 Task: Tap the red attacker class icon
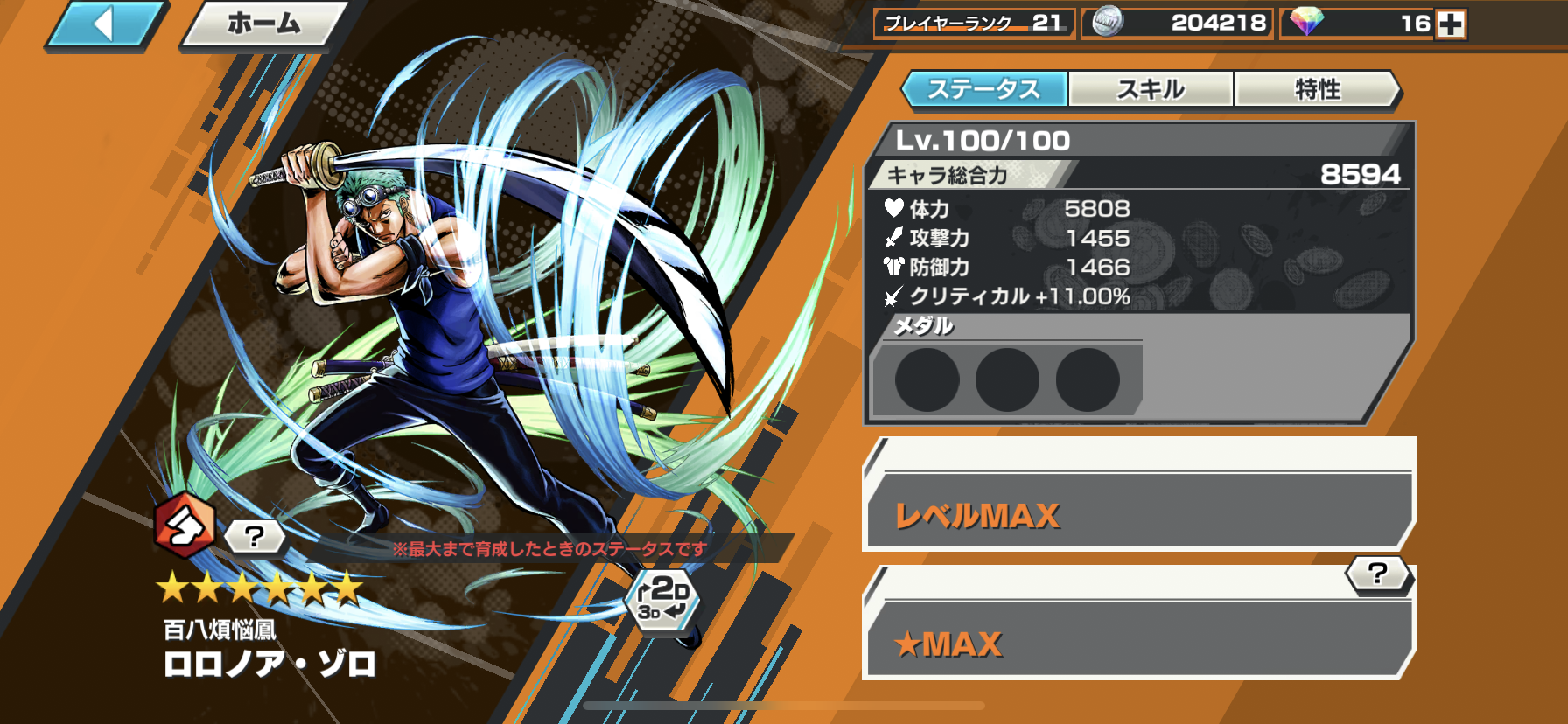[184, 526]
